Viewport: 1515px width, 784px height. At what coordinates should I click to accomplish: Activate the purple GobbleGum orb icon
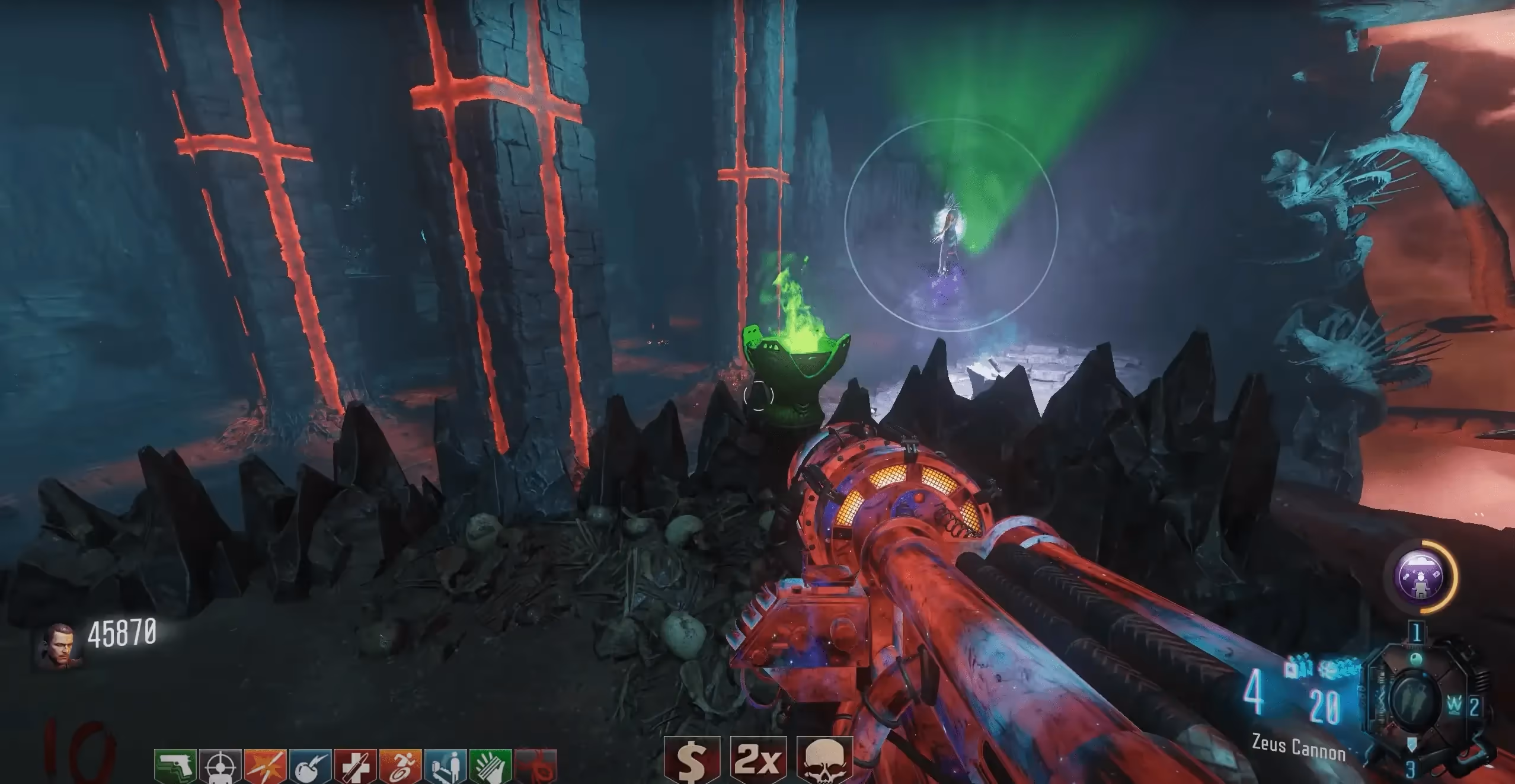click(x=1419, y=577)
